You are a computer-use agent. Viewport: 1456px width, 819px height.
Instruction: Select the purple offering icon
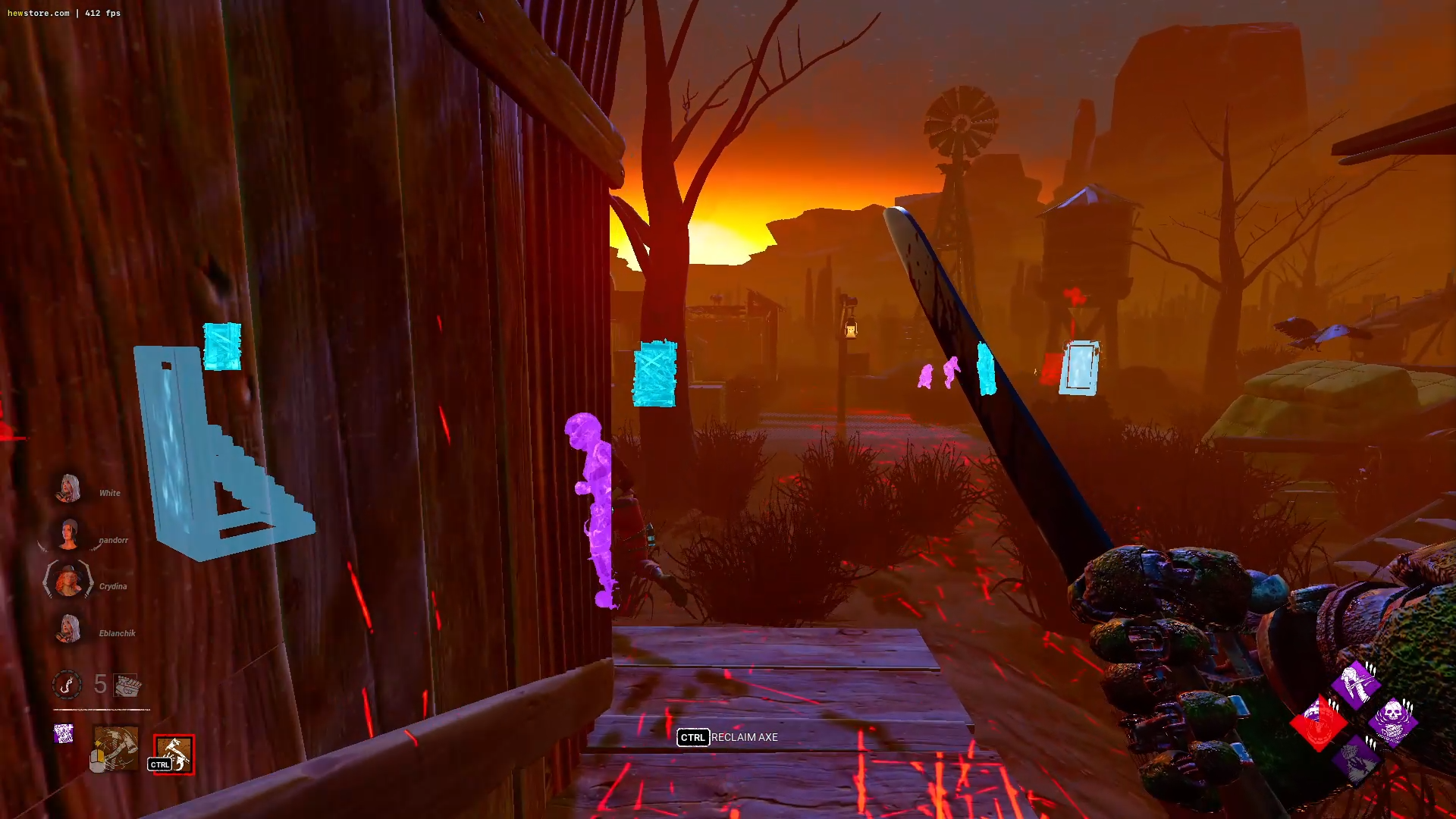point(64,733)
